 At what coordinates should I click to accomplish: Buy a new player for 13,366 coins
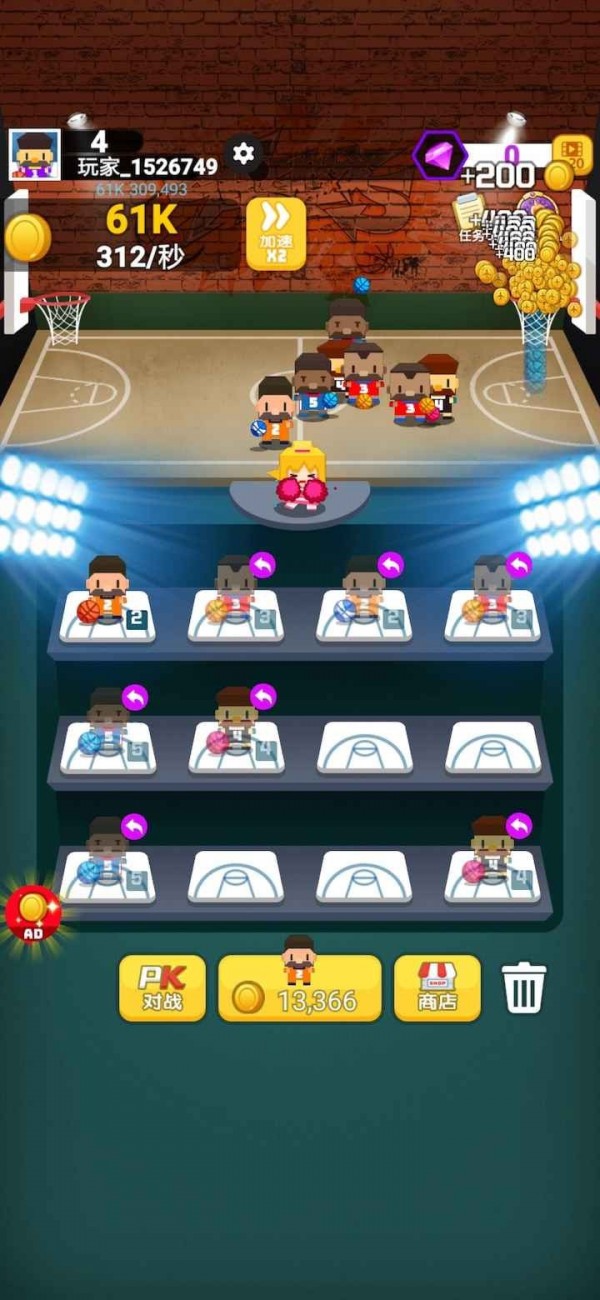point(299,988)
